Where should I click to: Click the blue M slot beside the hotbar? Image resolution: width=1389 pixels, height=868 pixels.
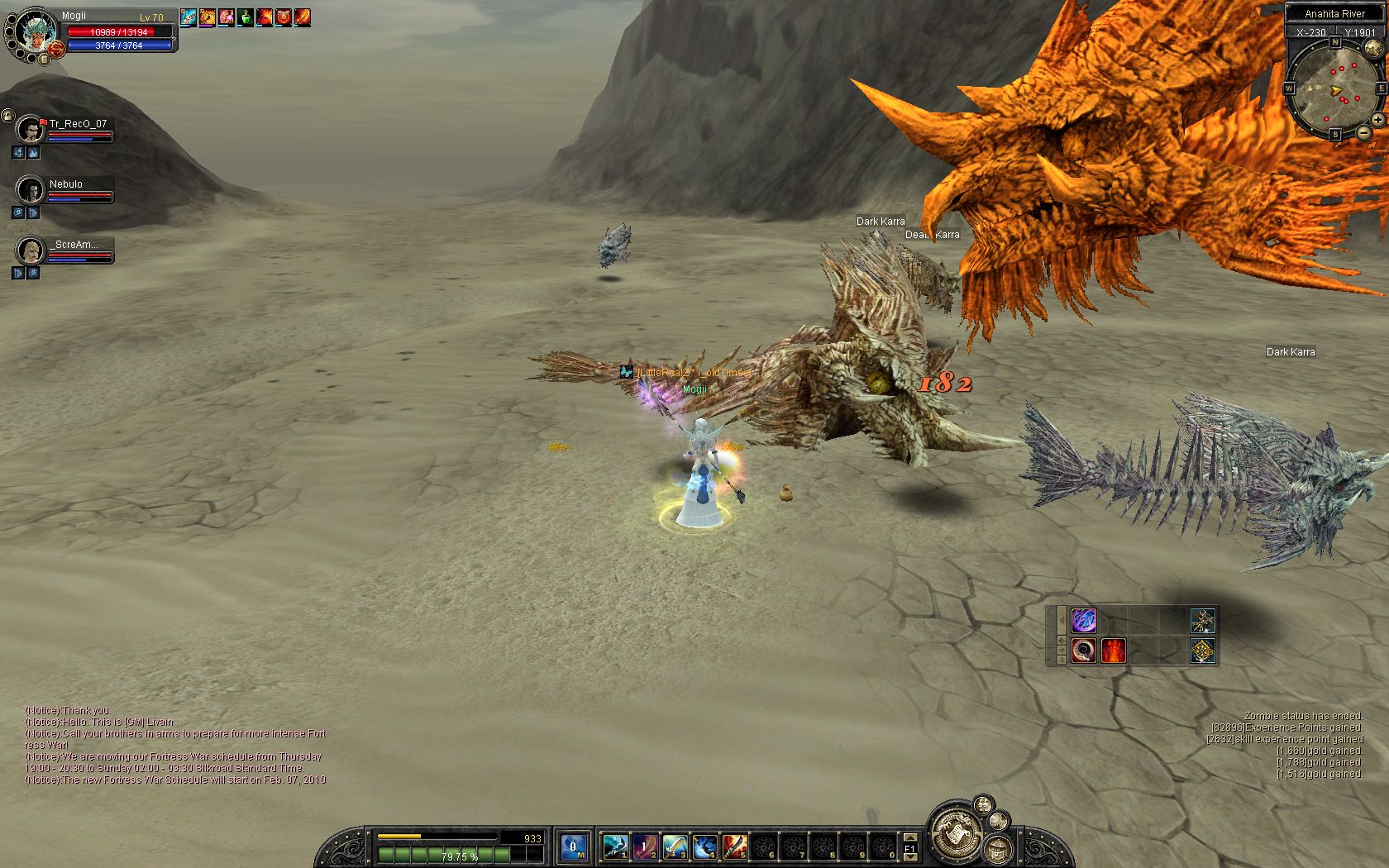pyautogui.click(x=574, y=846)
